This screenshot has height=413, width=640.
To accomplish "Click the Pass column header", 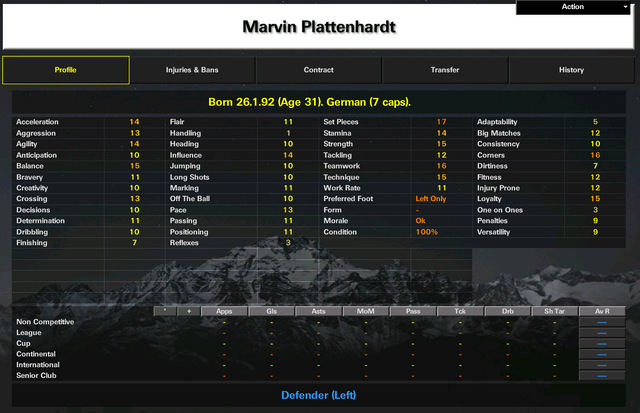I will point(413,312).
